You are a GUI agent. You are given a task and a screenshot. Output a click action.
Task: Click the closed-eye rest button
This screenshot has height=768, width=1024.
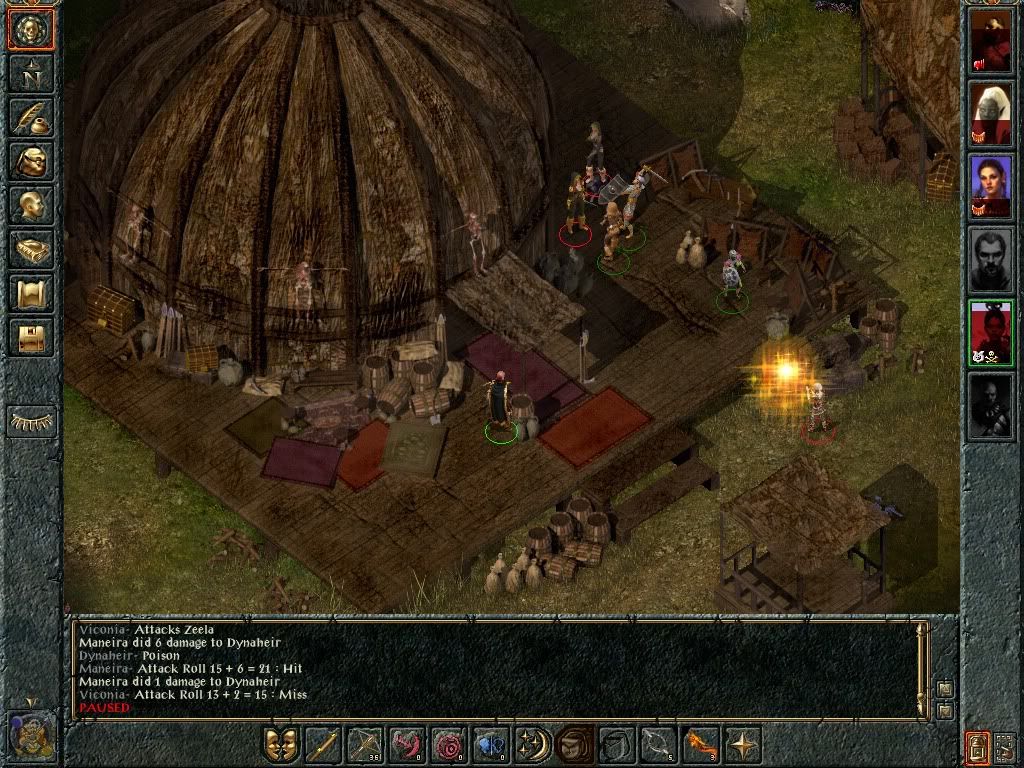tap(31, 421)
